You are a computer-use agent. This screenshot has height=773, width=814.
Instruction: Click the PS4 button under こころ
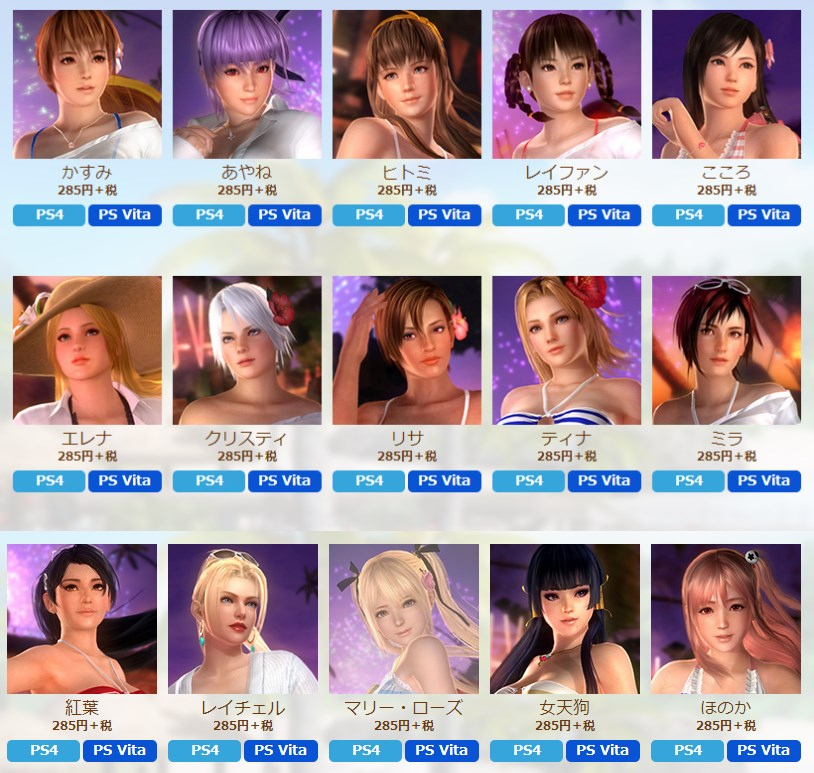pyautogui.click(x=688, y=215)
